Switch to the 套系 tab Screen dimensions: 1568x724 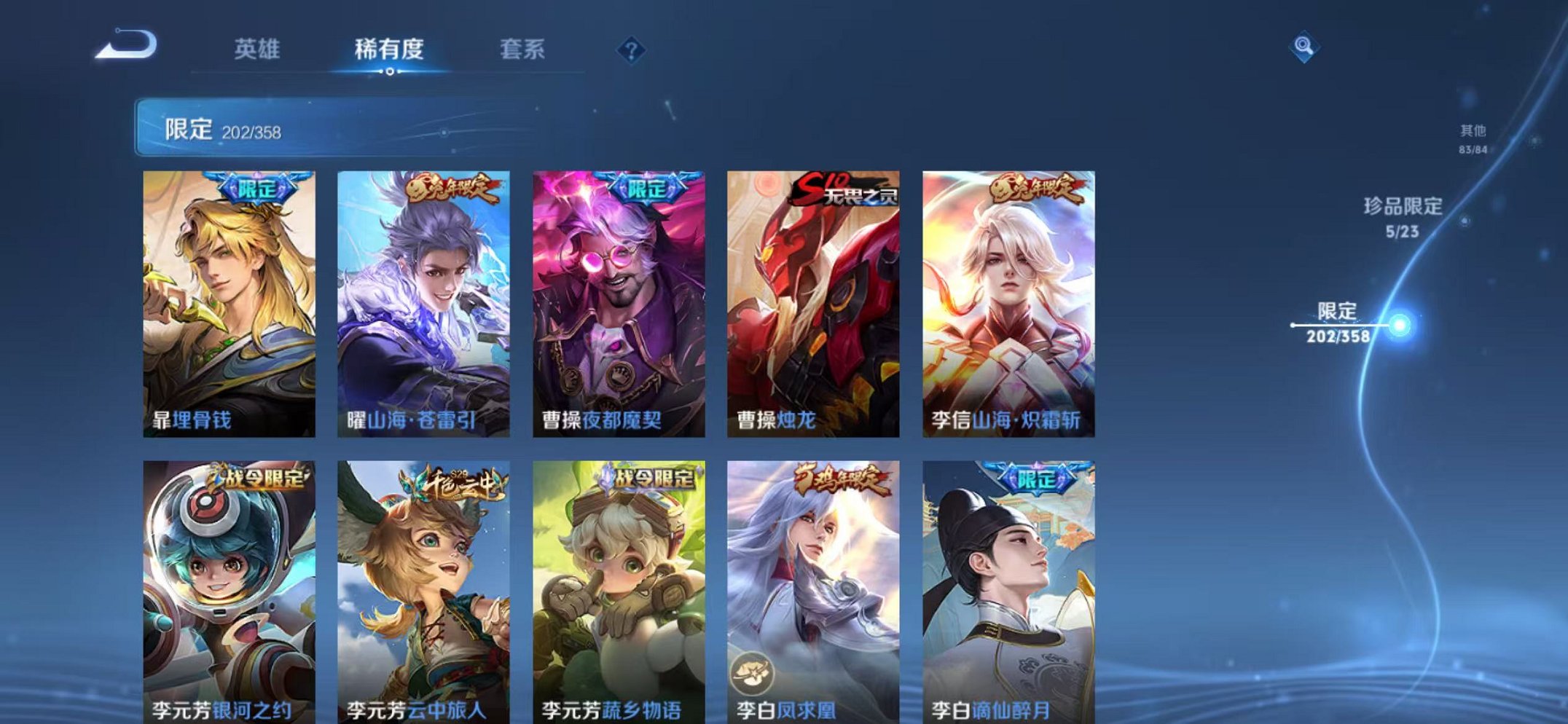click(523, 50)
